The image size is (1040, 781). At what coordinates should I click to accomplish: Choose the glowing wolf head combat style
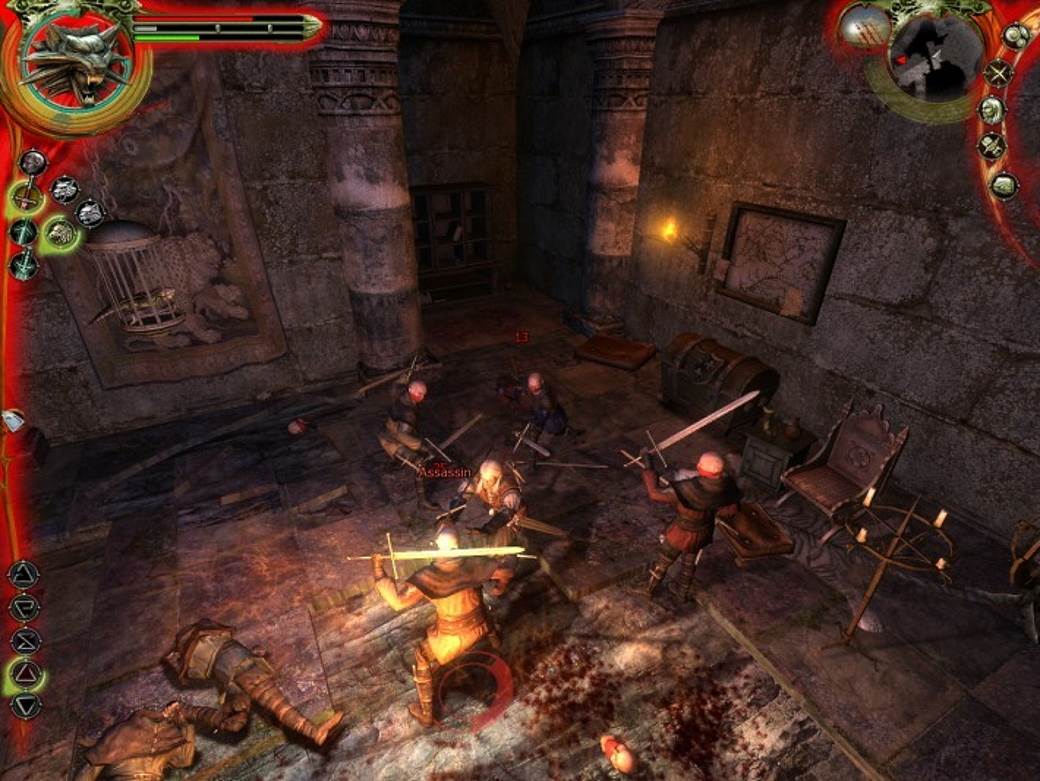[x=61, y=233]
